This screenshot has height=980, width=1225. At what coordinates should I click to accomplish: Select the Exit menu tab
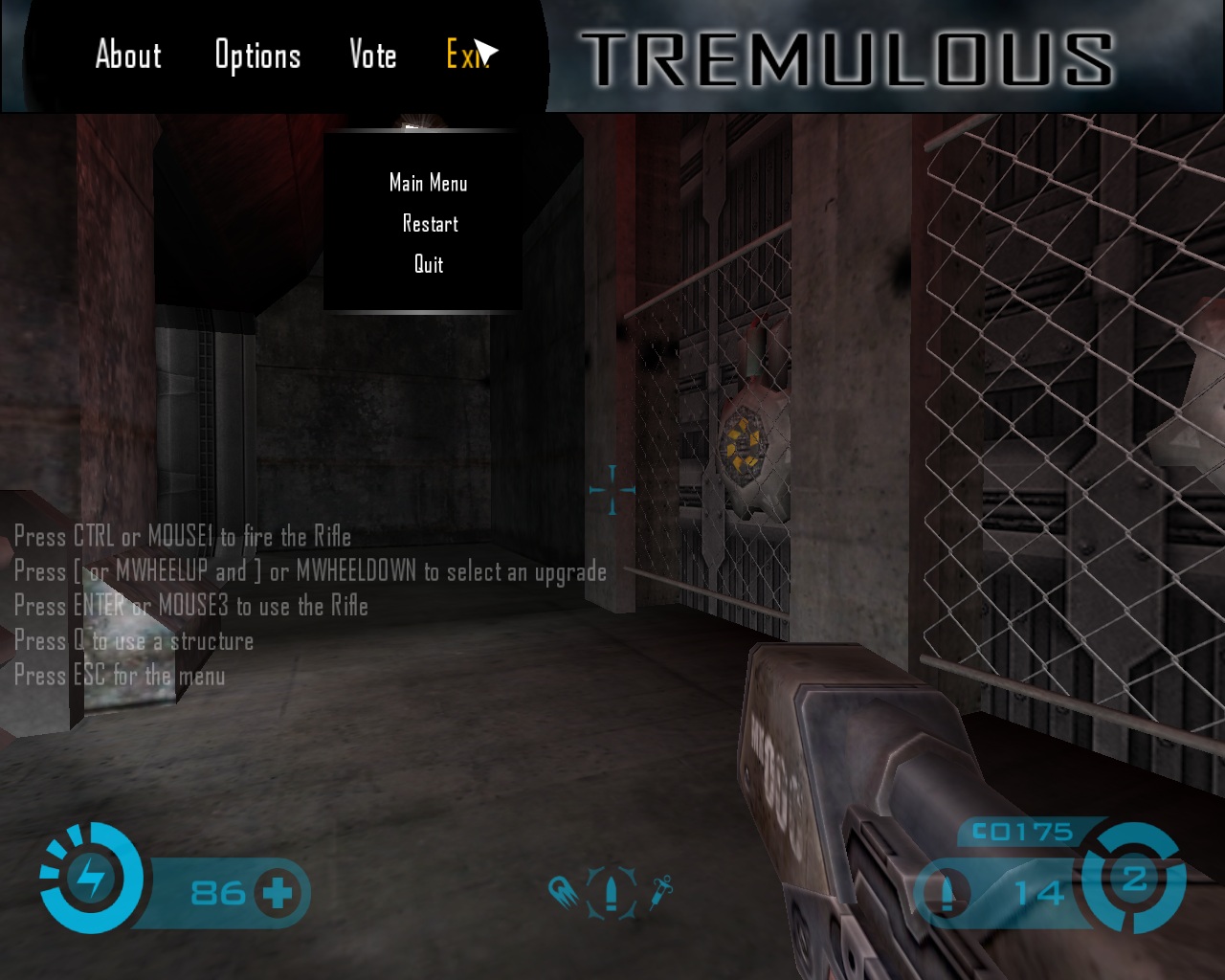(463, 56)
